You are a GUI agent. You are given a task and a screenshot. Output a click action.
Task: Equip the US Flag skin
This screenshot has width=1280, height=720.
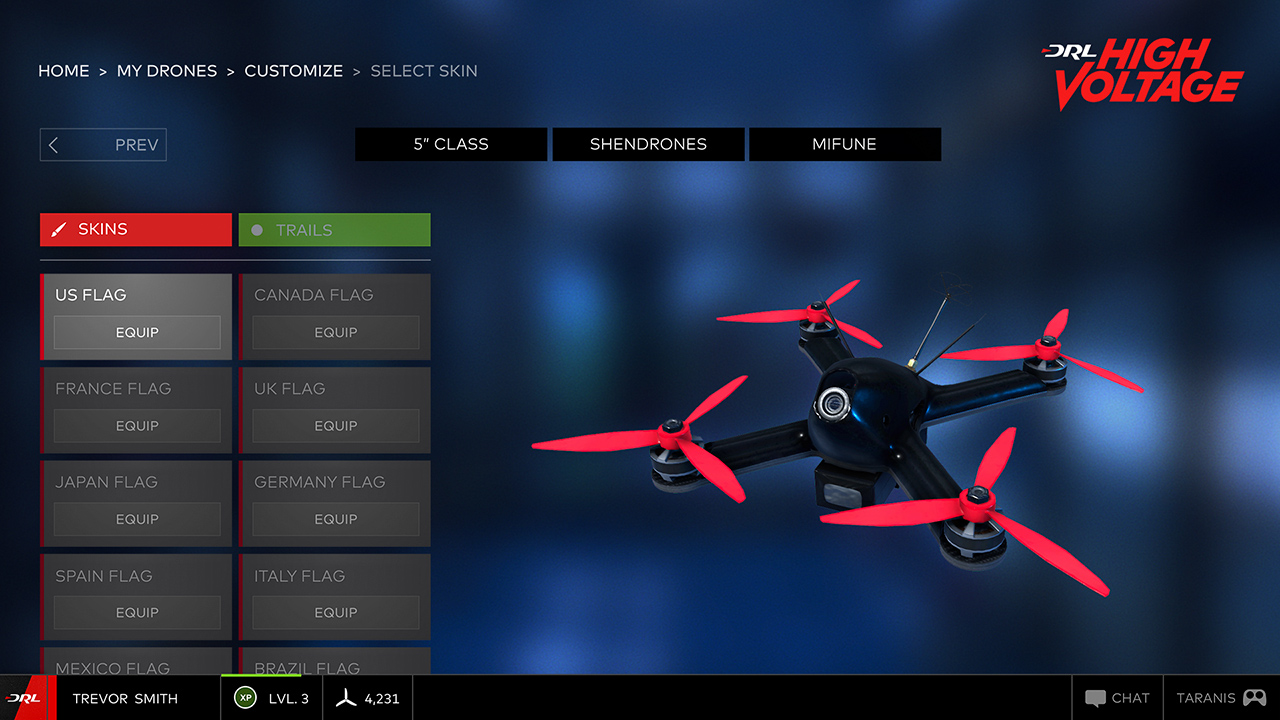click(137, 332)
